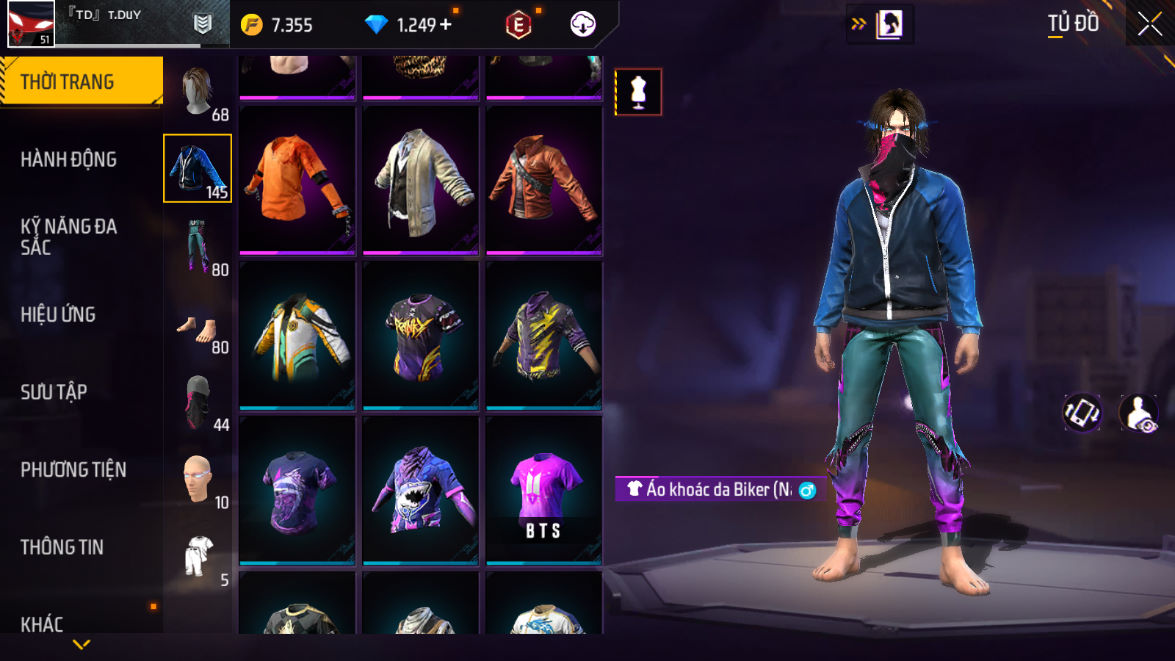Open the PHƯƠNG TIỆN menu
This screenshot has width=1175, height=661.
(73, 469)
